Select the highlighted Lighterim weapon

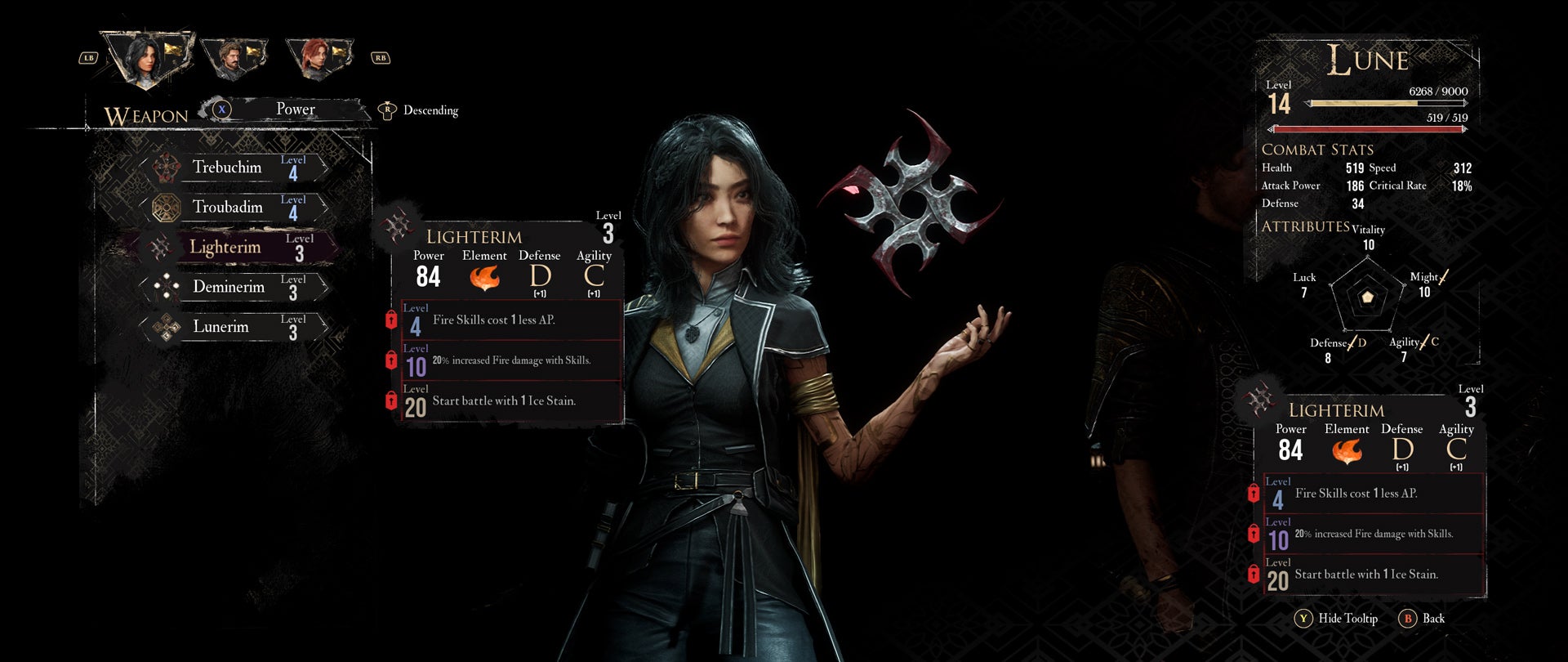click(x=237, y=247)
